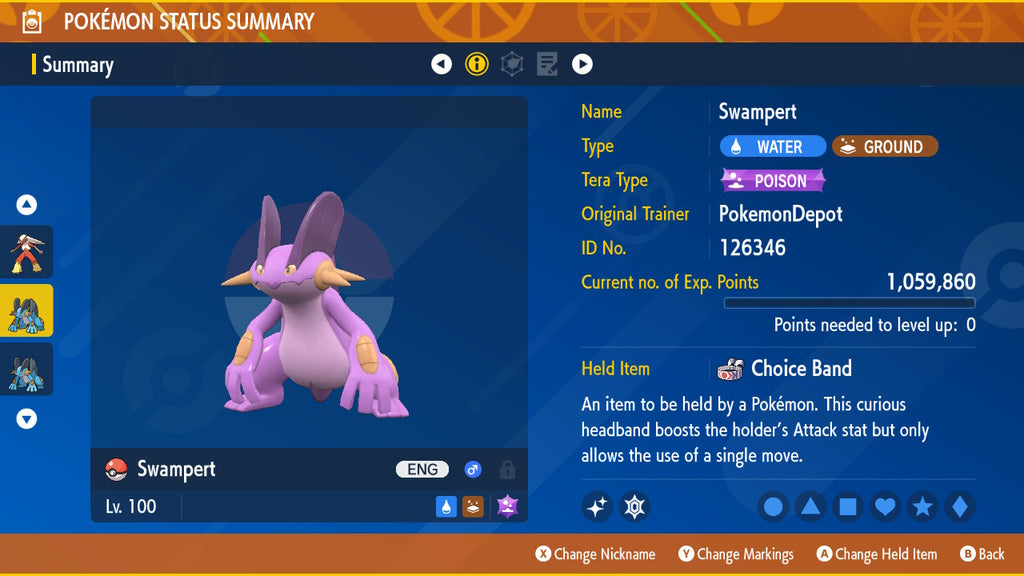1024x576 pixels.
Task: Click the Poison Tera Type badge
Action: click(x=773, y=181)
